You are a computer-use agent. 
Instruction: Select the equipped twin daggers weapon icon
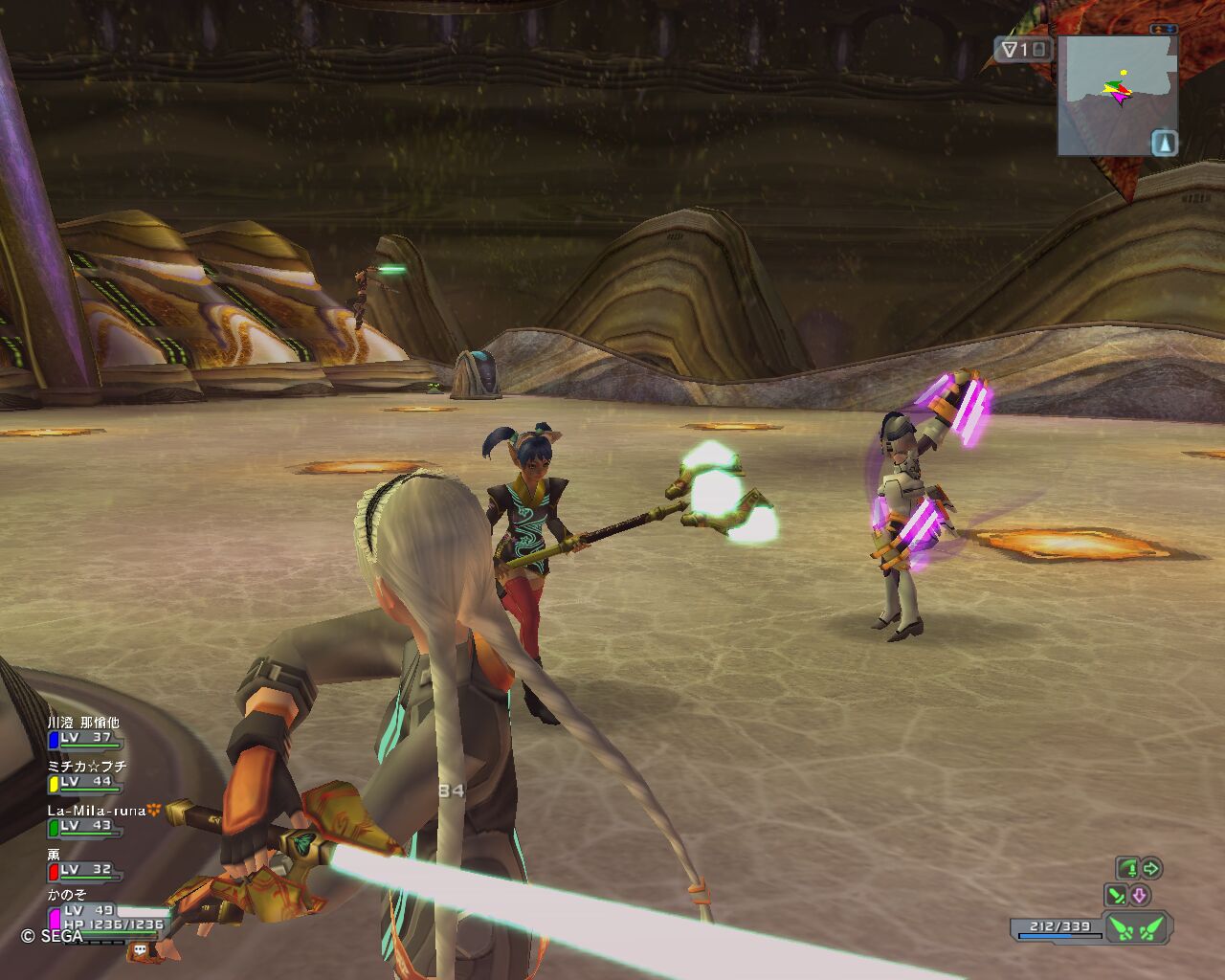[x=1138, y=927]
